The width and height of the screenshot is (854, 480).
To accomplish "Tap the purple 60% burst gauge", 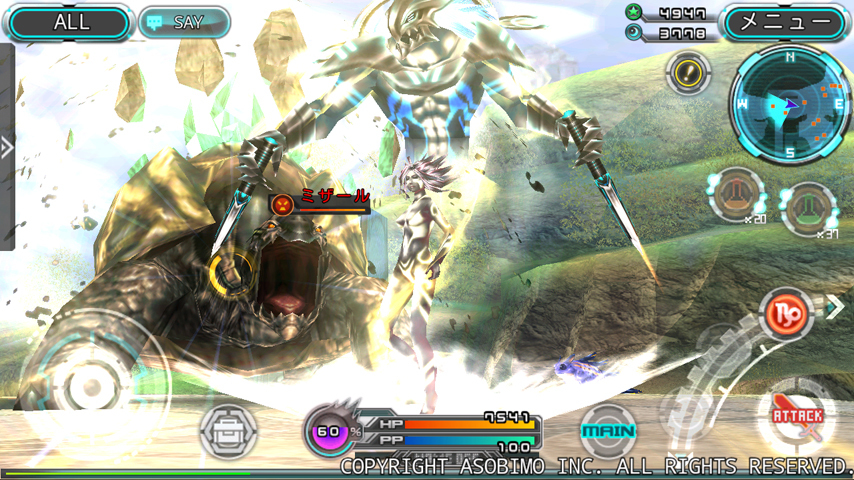I will [x=329, y=432].
